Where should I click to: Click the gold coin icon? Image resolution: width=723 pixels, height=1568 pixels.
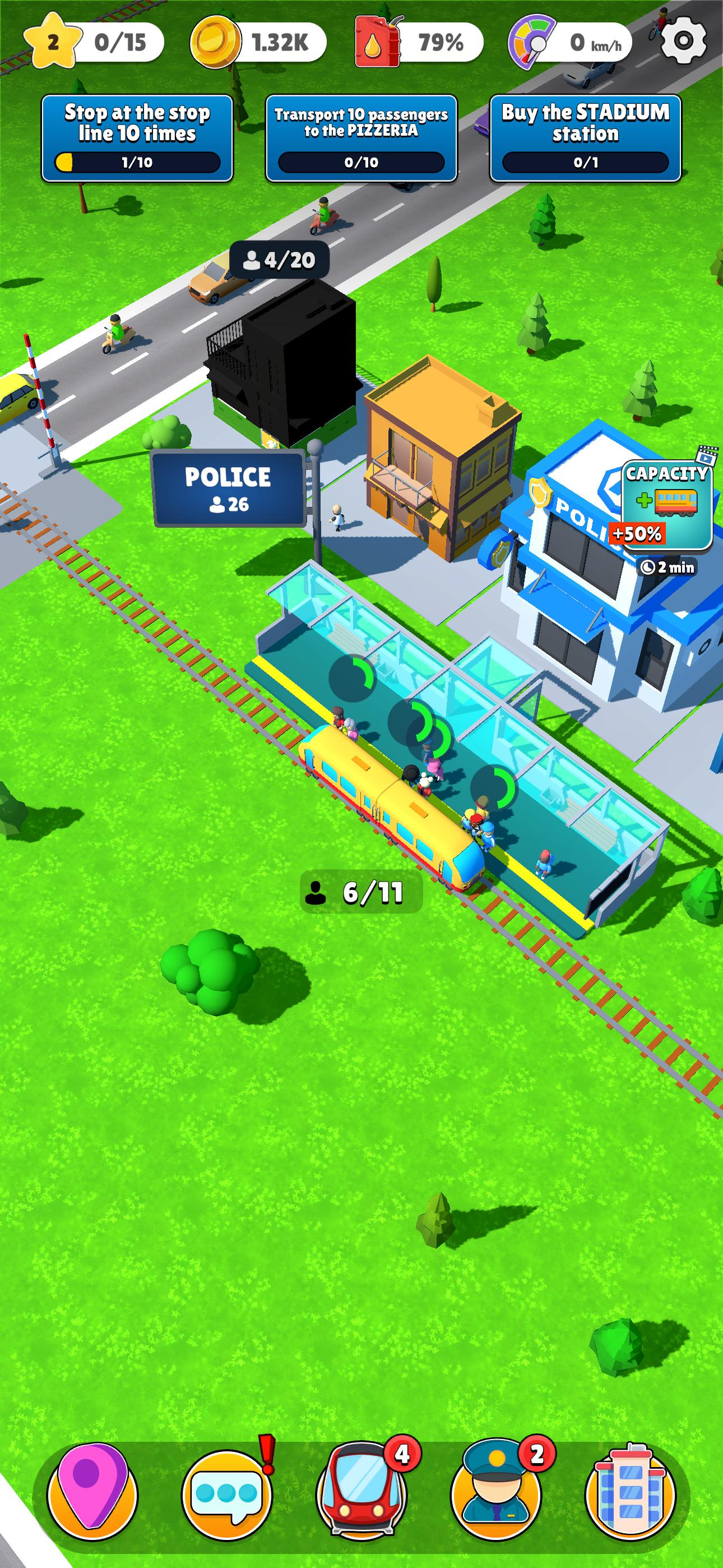[212, 40]
